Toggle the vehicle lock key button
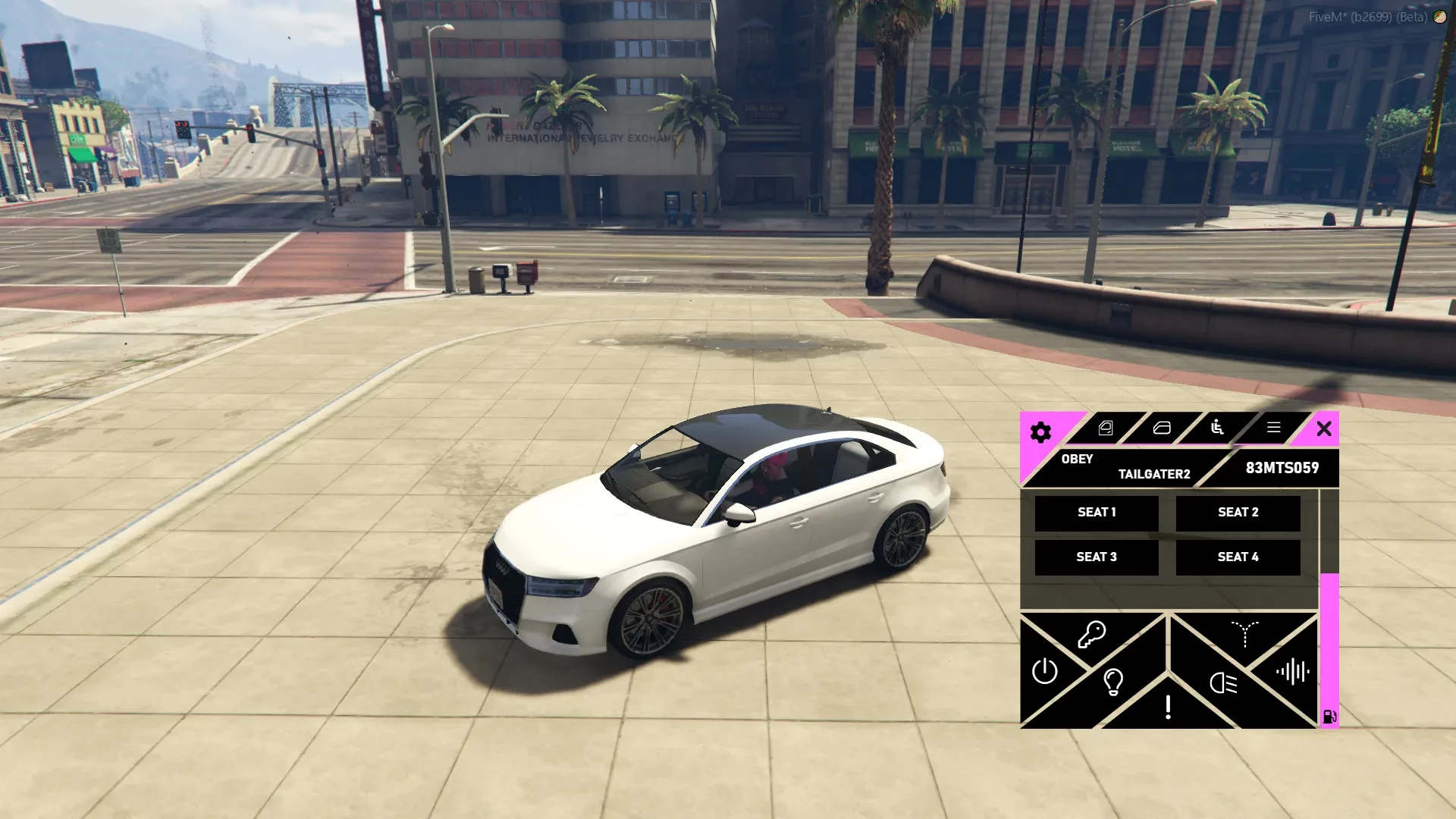Viewport: 1456px width, 819px height. [x=1092, y=635]
